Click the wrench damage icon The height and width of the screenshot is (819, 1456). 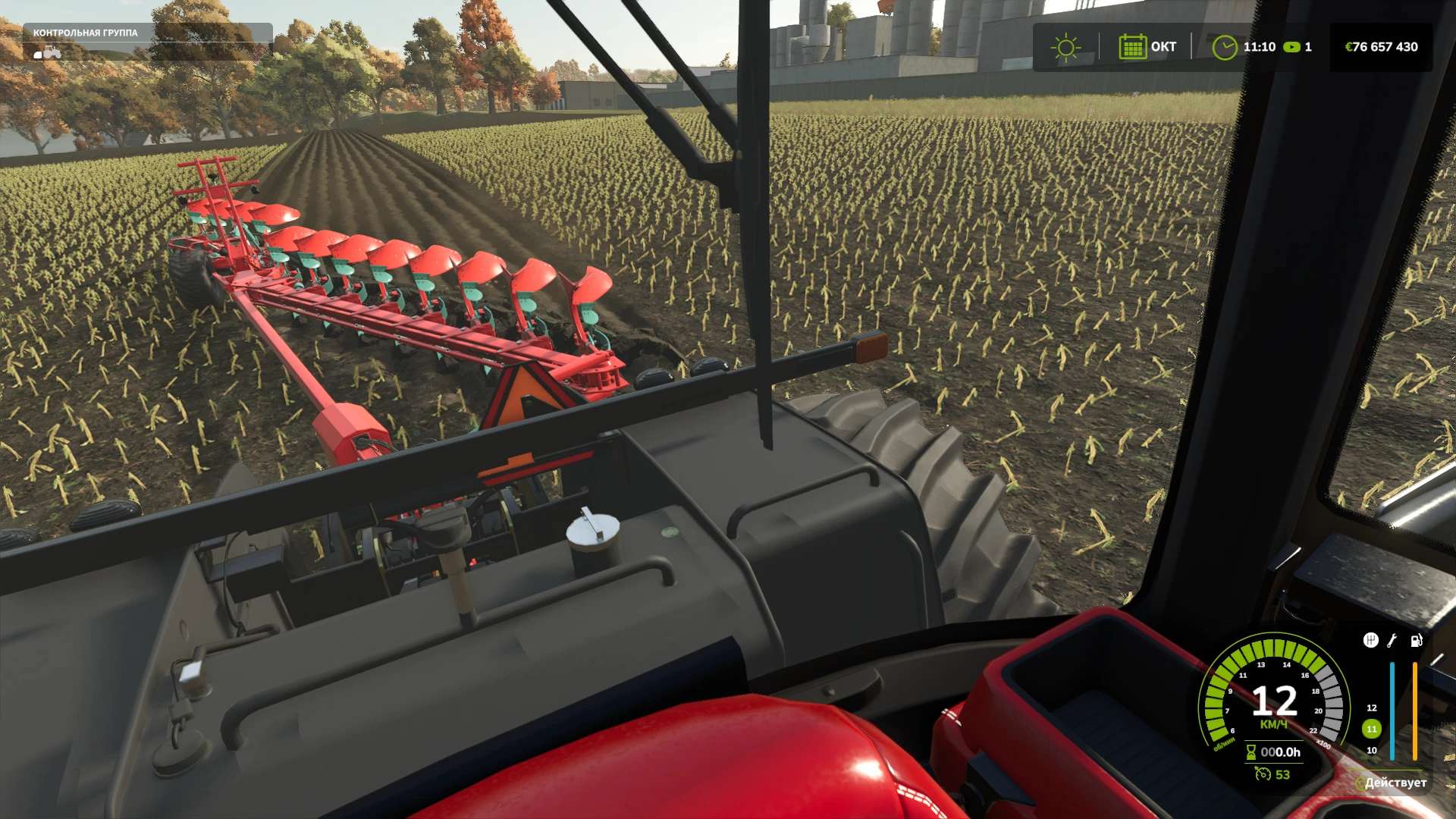1392,641
